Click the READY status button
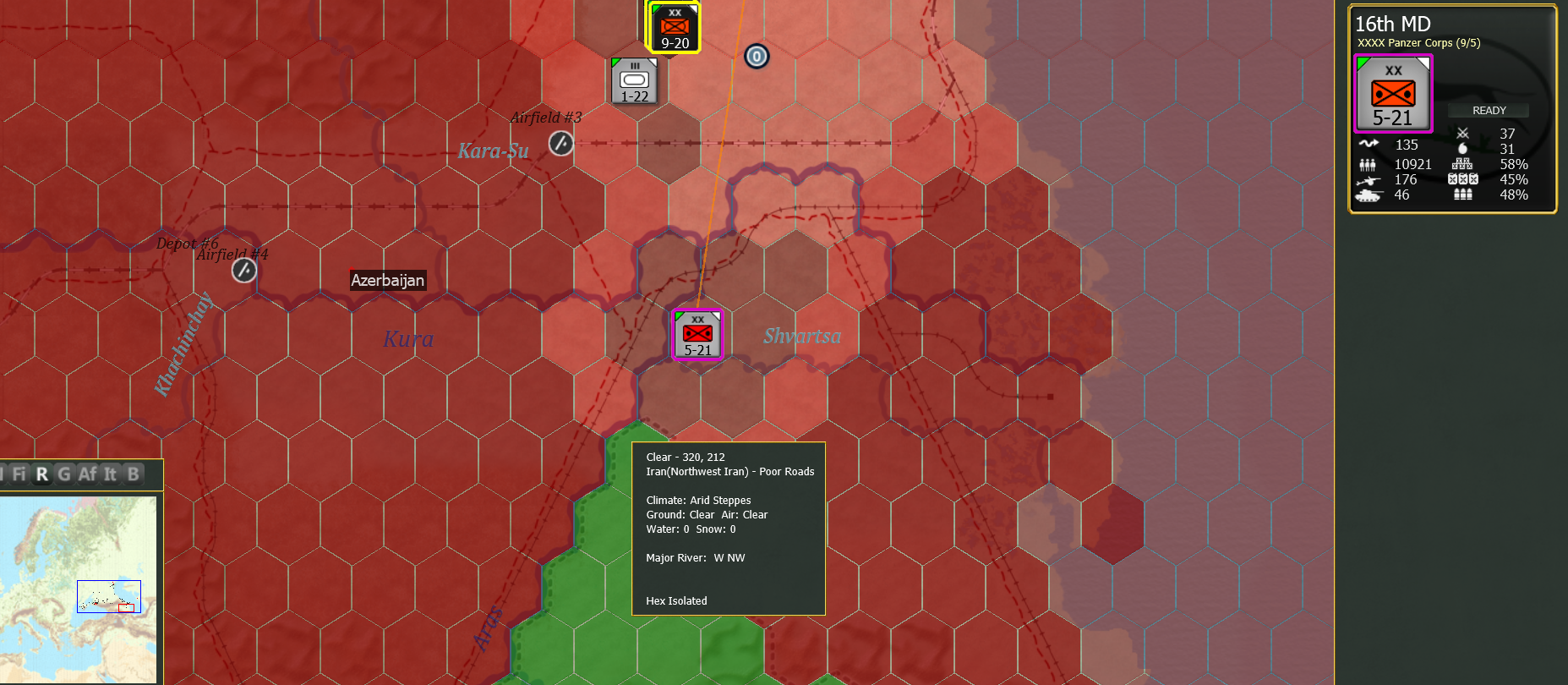This screenshot has width=1568, height=685. tap(1489, 110)
